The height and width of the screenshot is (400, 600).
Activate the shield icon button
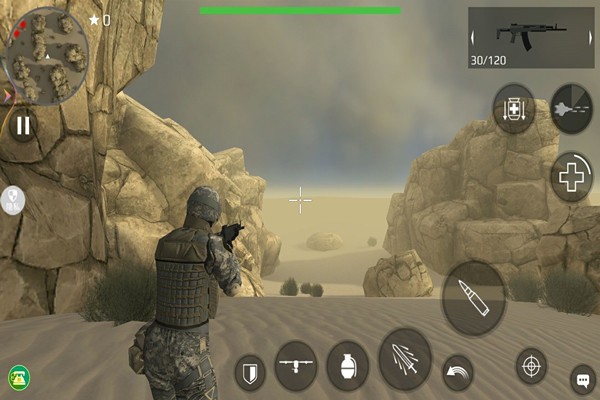point(250,374)
